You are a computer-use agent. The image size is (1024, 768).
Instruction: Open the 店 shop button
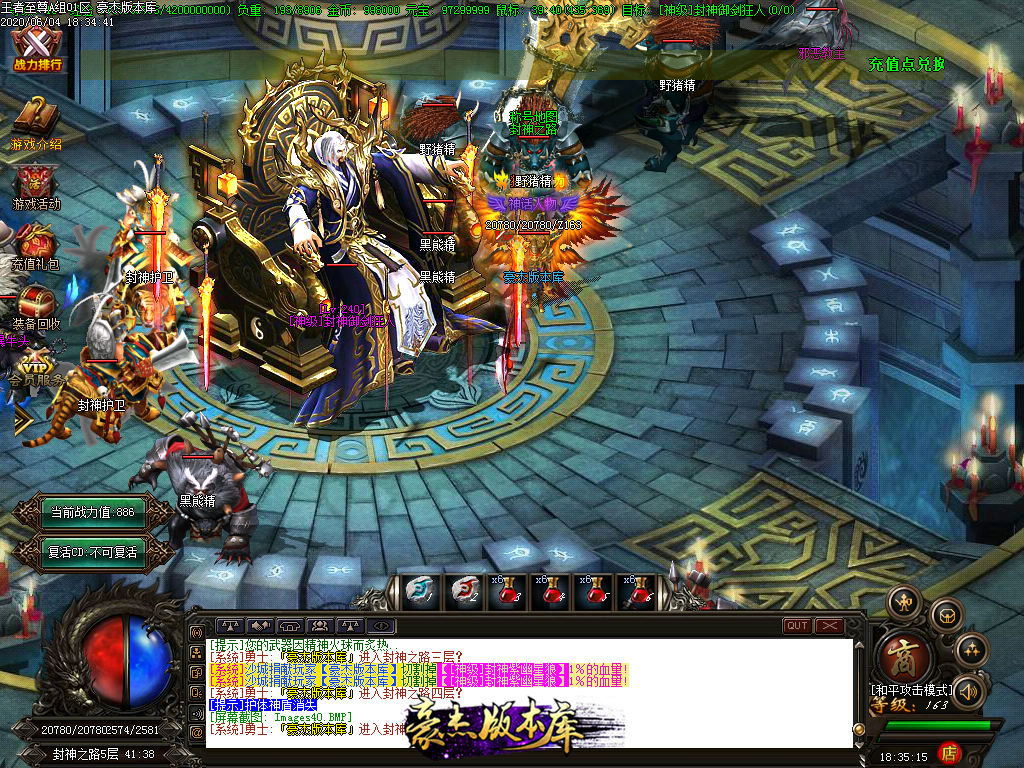tap(950, 752)
